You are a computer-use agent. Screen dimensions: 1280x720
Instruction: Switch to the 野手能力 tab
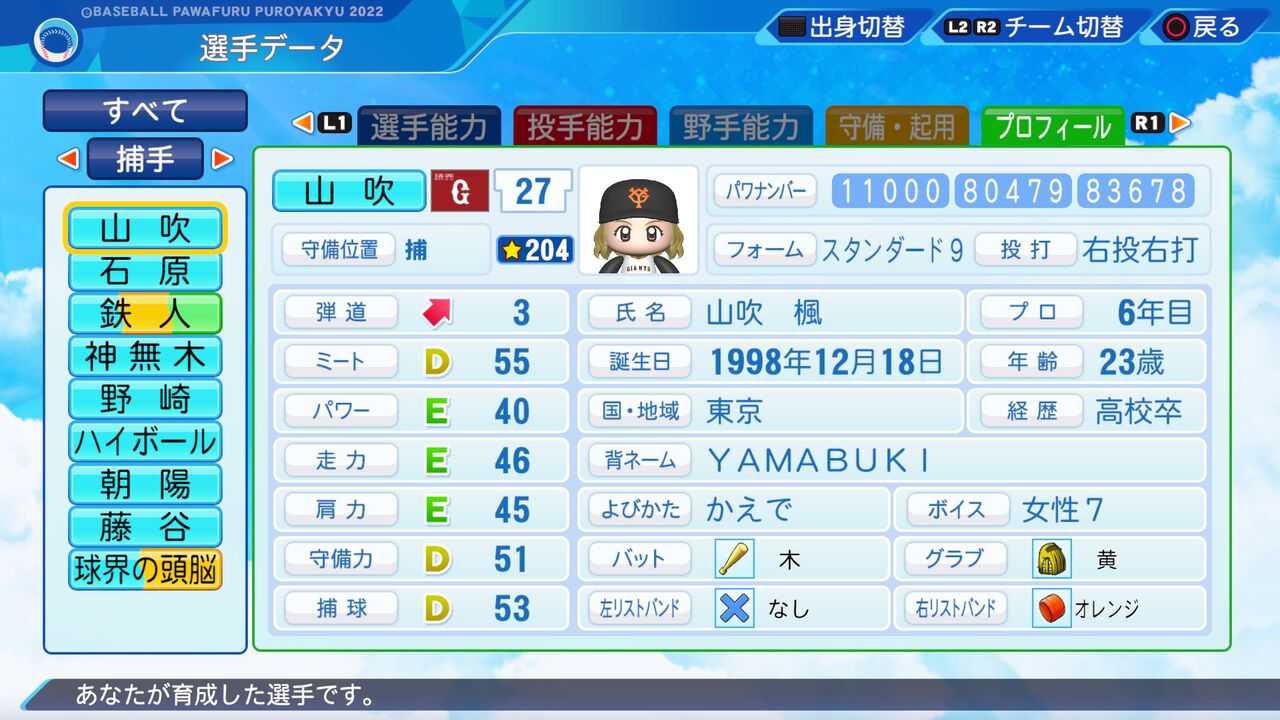pos(741,126)
